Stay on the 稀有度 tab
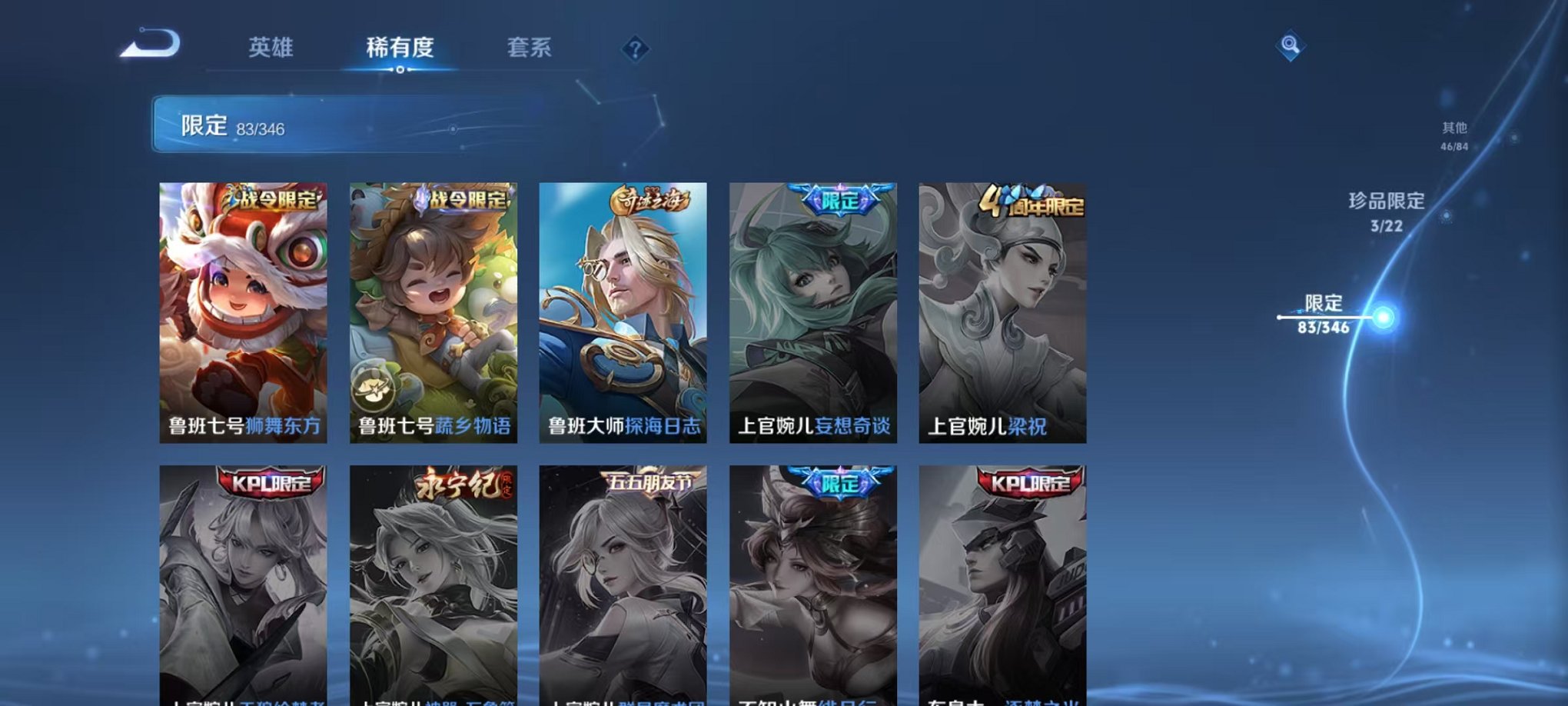The width and height of the screenshot is (1568, 706). (401, 48)
